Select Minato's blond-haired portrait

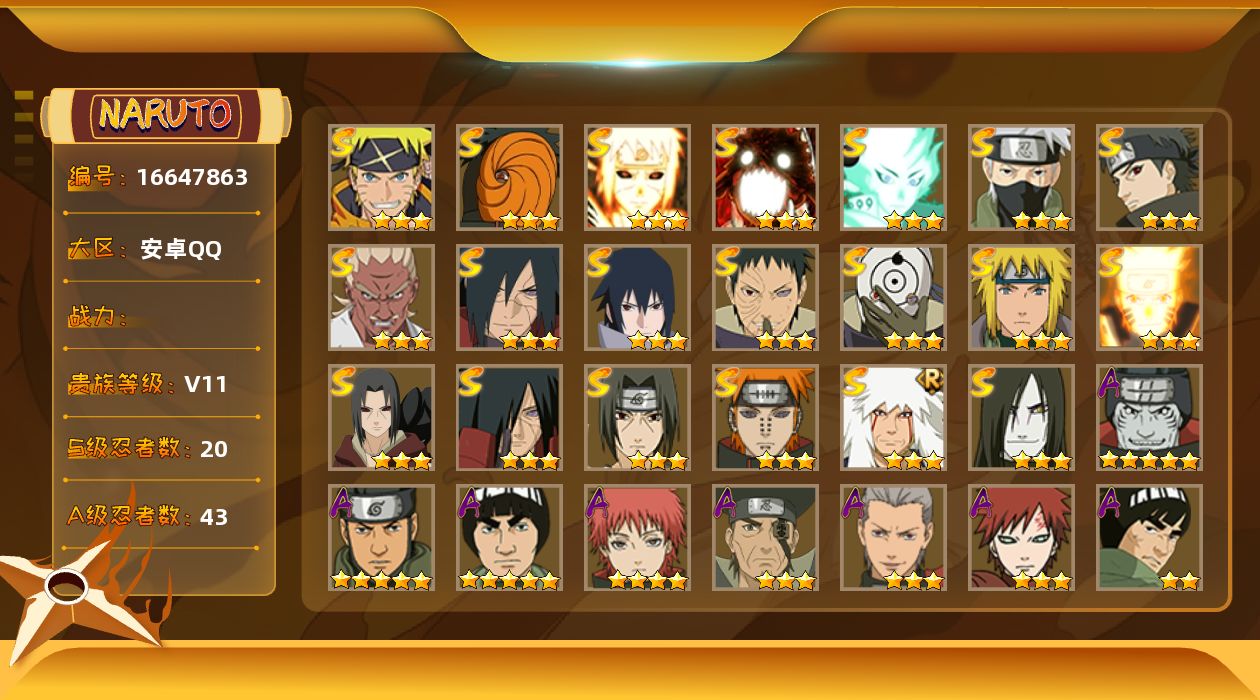(1021, 297)
